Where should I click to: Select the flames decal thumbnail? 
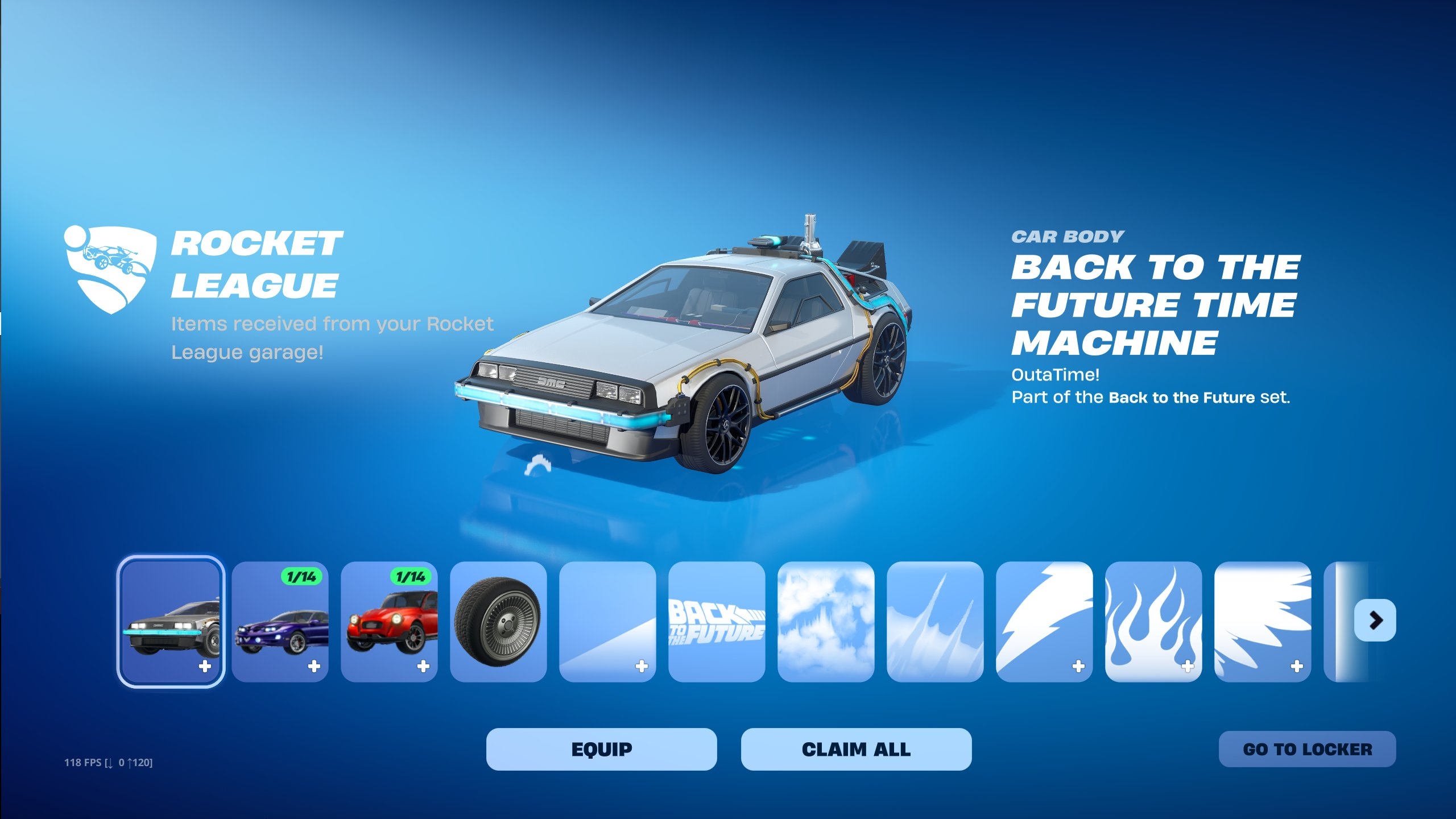(1153, 622)
